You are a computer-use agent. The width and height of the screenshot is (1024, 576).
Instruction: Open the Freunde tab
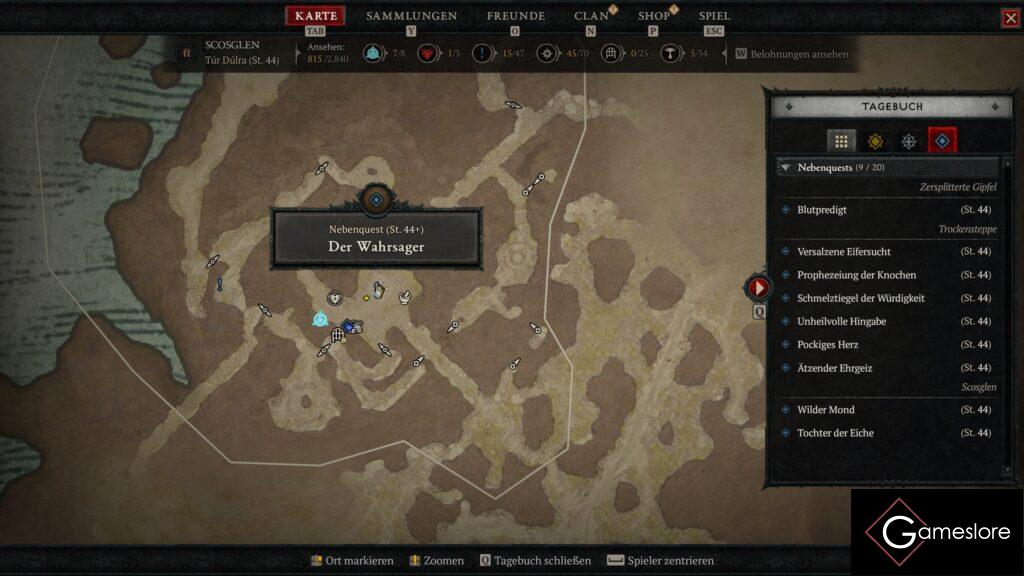click(x=515, y=16)
